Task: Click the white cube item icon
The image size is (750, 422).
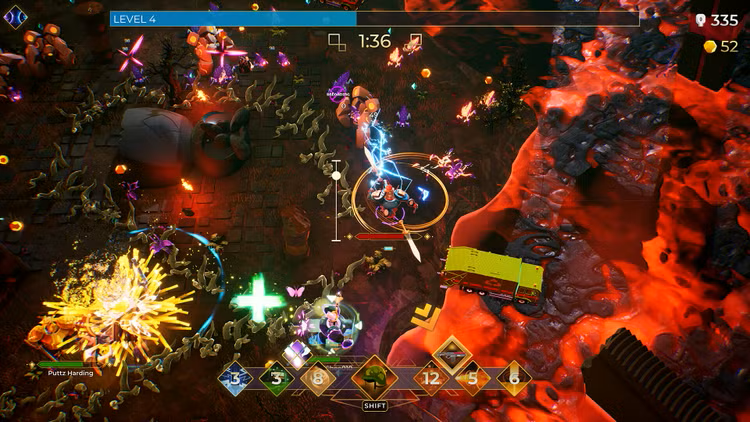Action: pyautogui.click(x=298, y=353)
